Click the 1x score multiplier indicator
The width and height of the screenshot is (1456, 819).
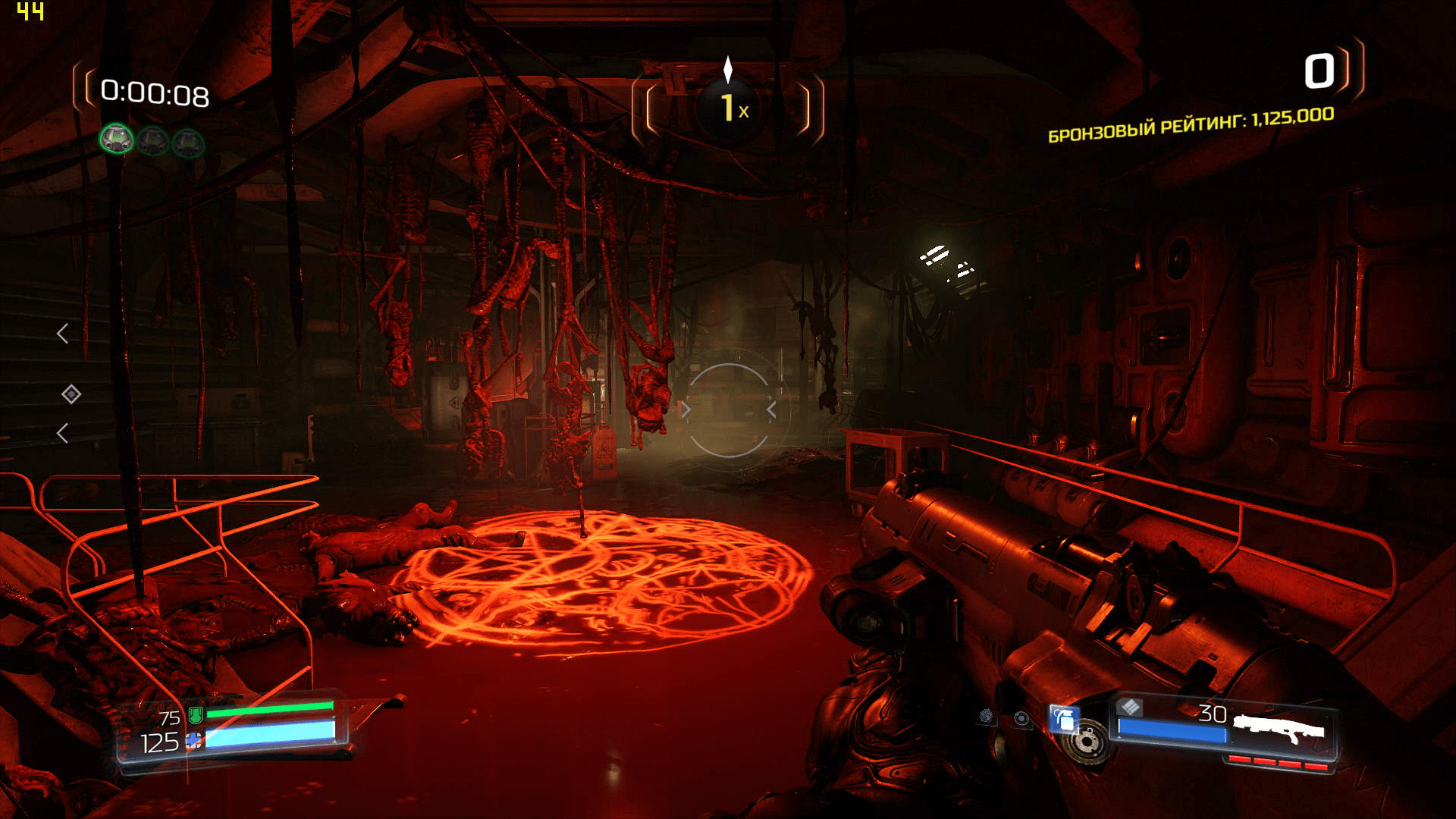[x=730, y=108]
